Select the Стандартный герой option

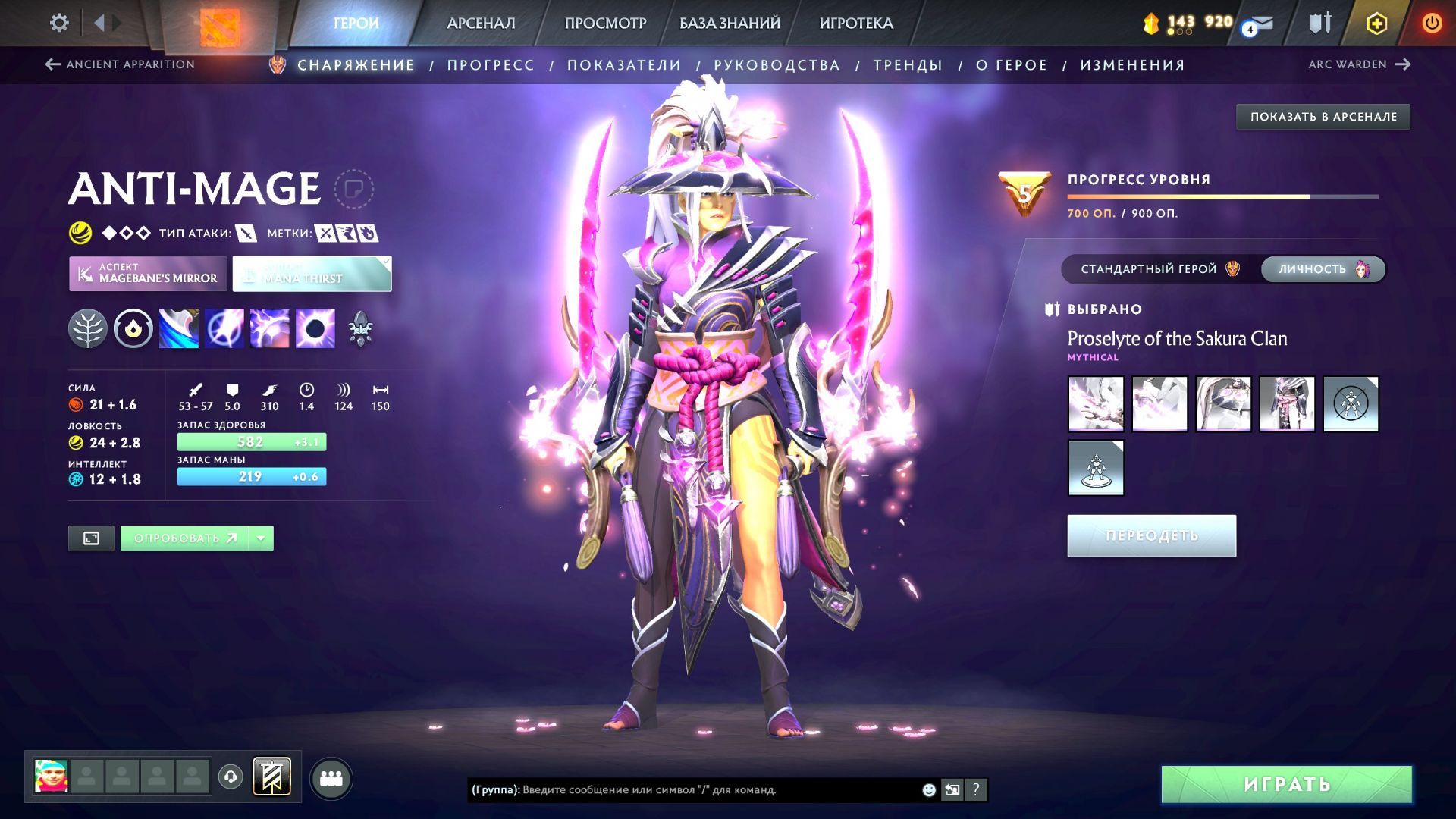coord(1160,269)
